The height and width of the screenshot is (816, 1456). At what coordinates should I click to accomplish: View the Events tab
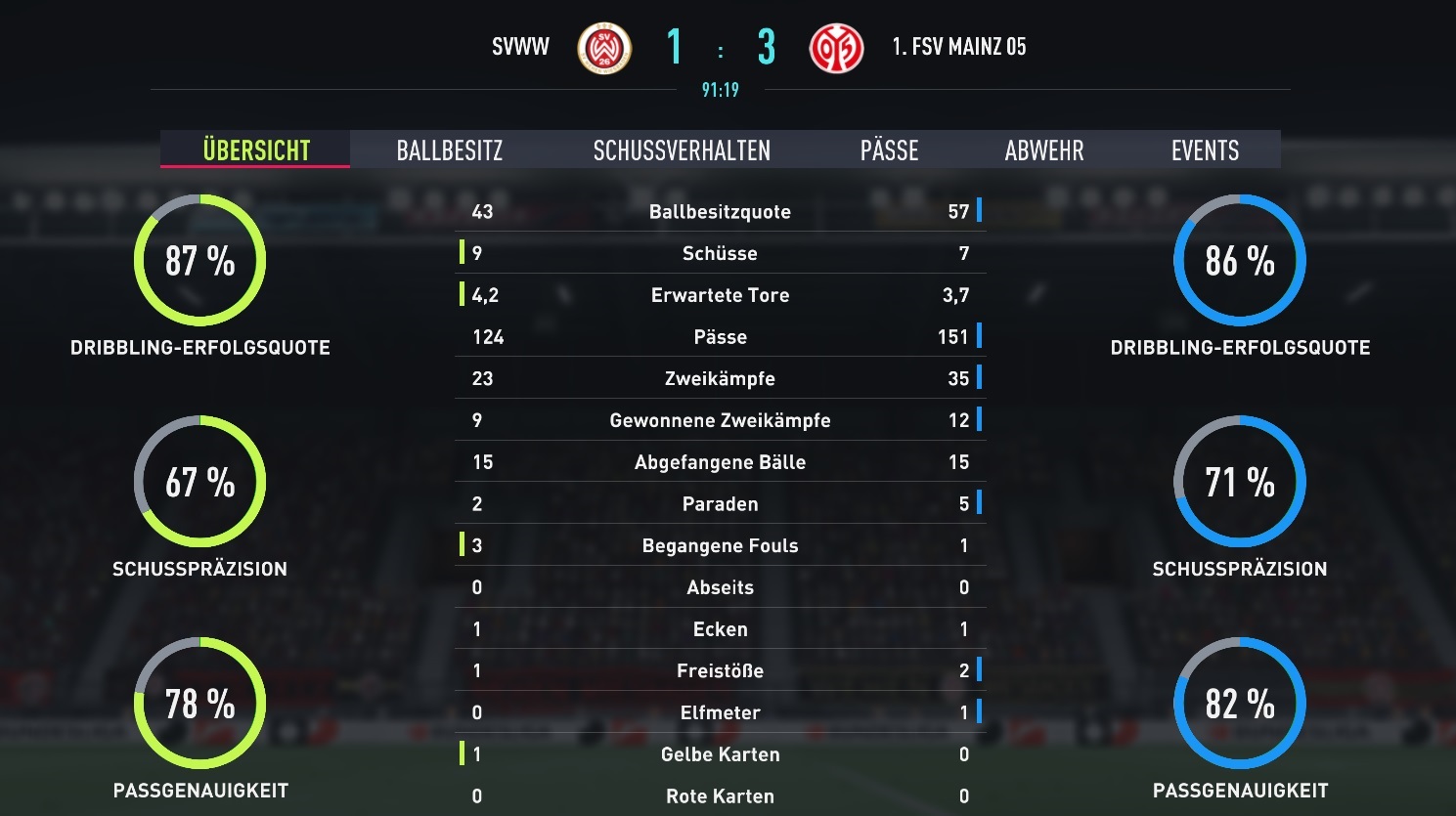pos(1205,150)
